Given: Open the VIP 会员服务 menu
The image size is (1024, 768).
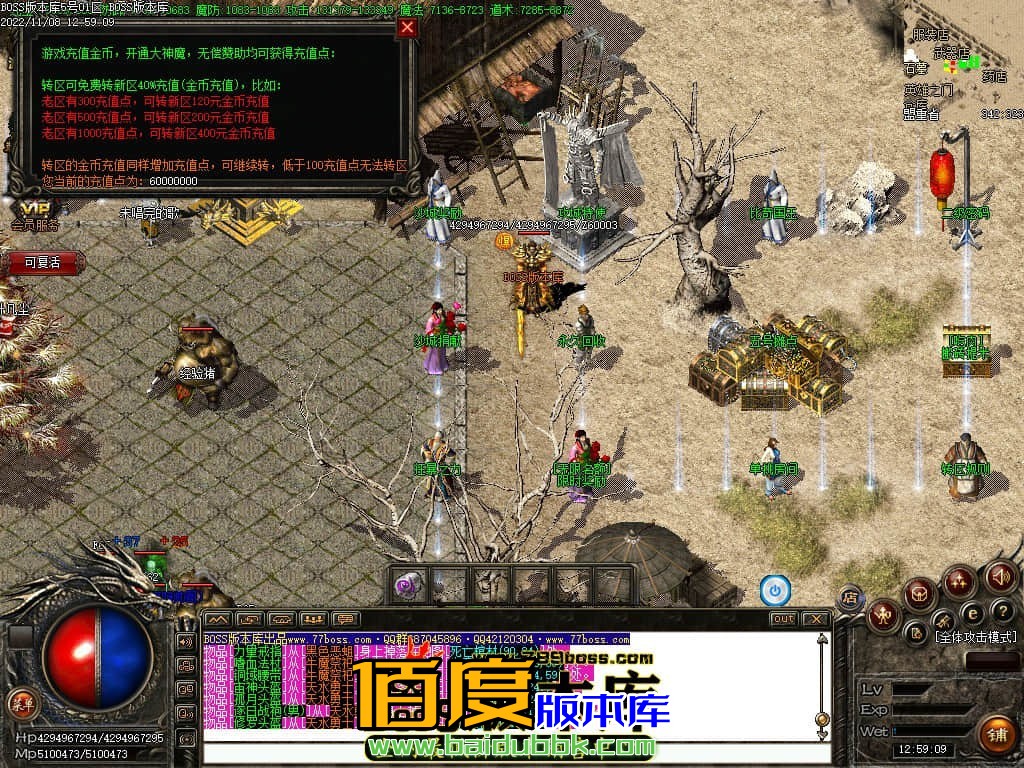Looking at the screenshot, I should click(34, 216).
